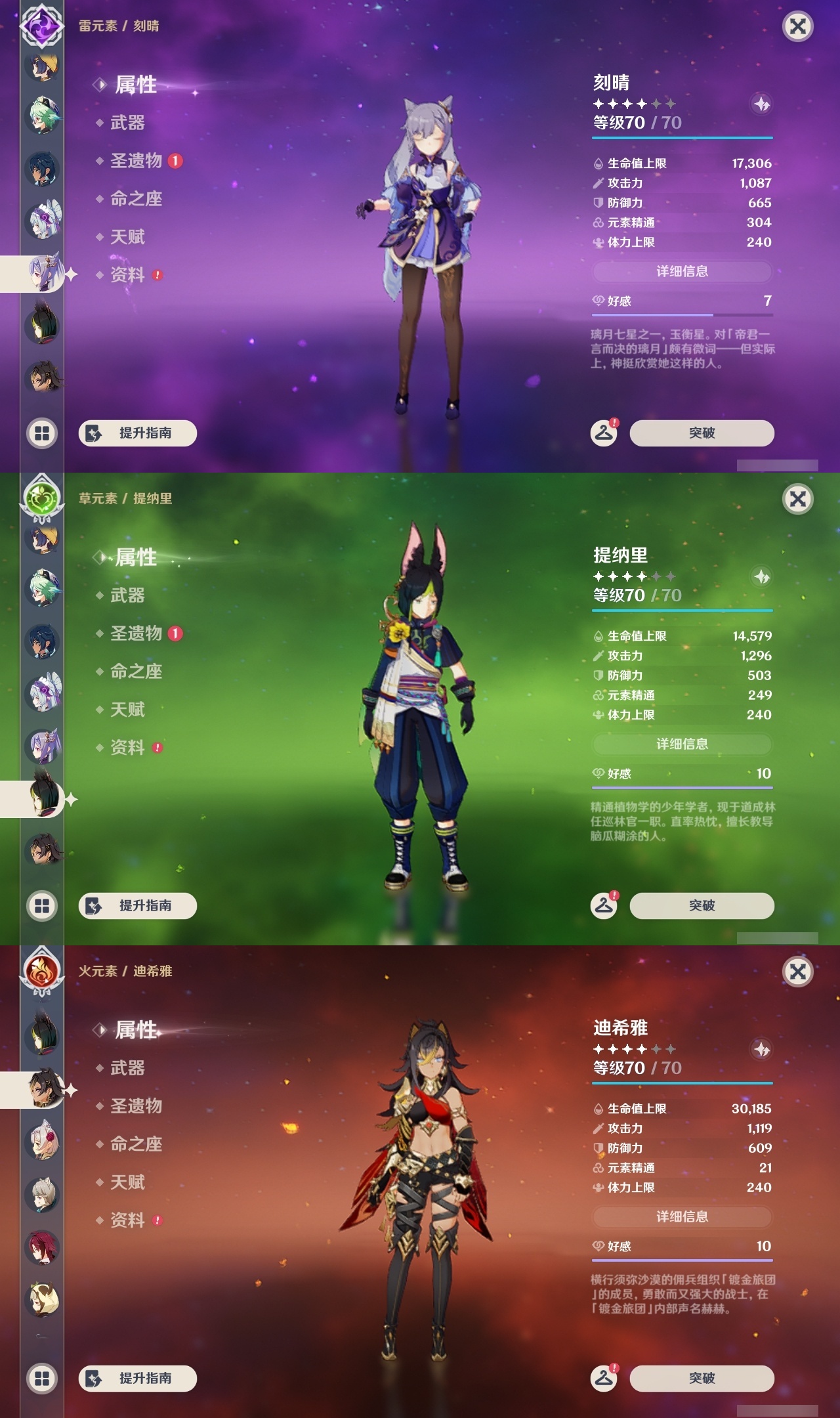Image resolution: width=840 pixels, height=1418 pixels.
Task: Open 详细信息 for 刻晴
Action: pos(682,272)
